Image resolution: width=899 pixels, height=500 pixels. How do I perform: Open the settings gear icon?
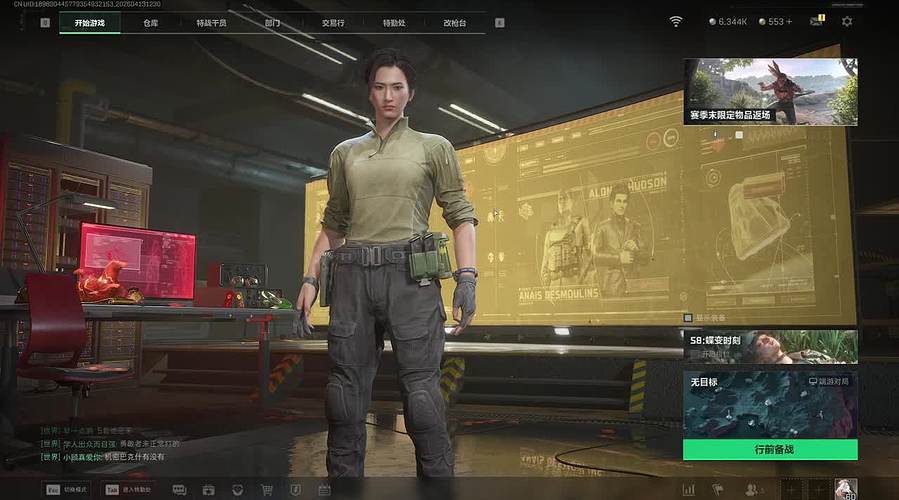point(847,21)
